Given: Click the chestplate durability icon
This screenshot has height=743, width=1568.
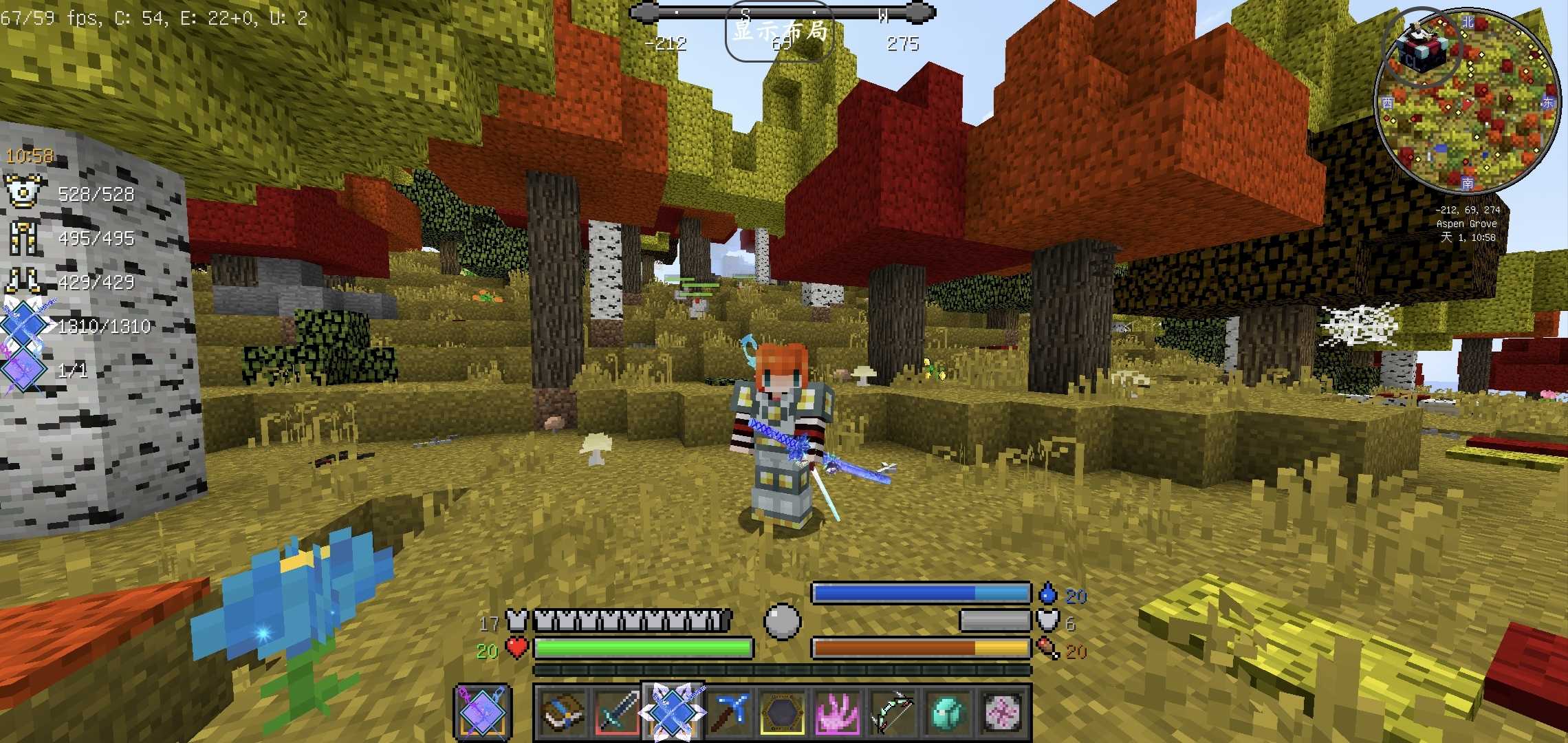Looking at the screenshot, I should [x=25, y=192].
